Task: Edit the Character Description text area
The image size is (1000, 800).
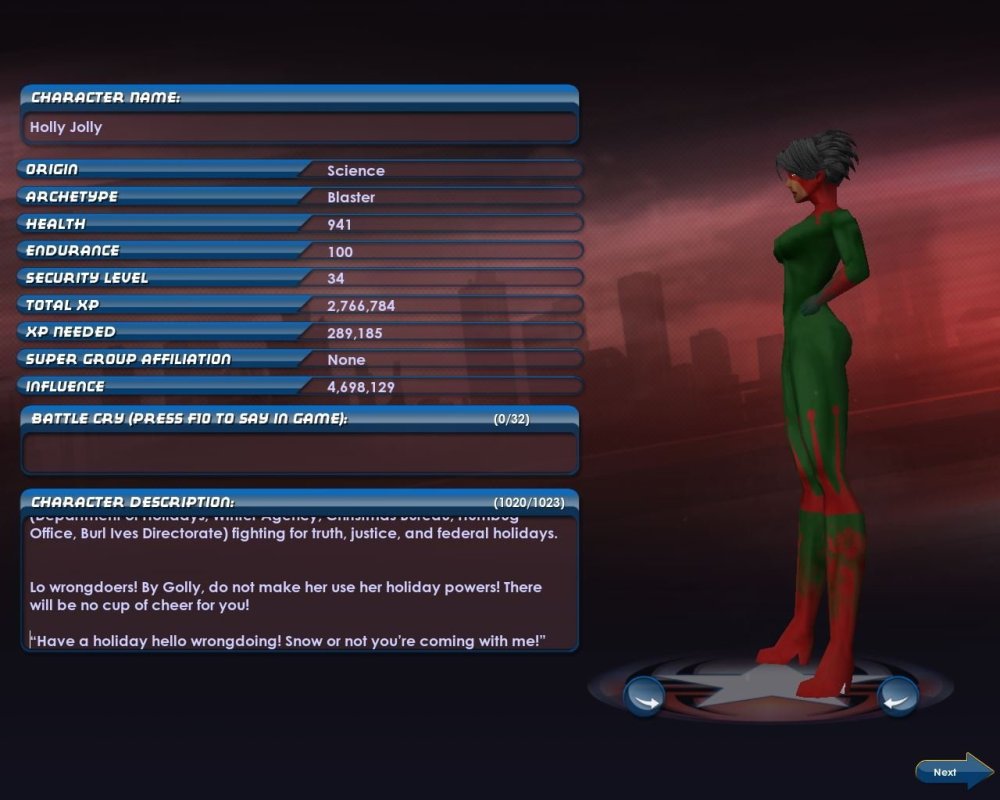Action: click(x=299, y=585)
